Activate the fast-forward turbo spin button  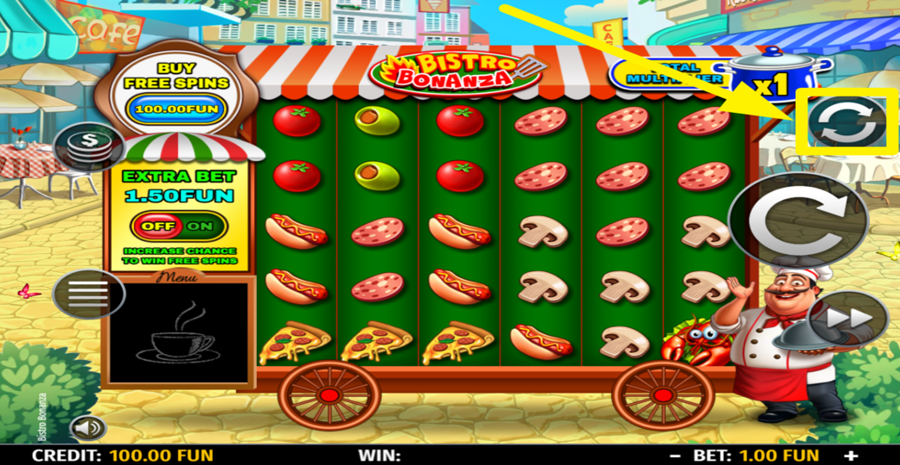tap(848, 321)
